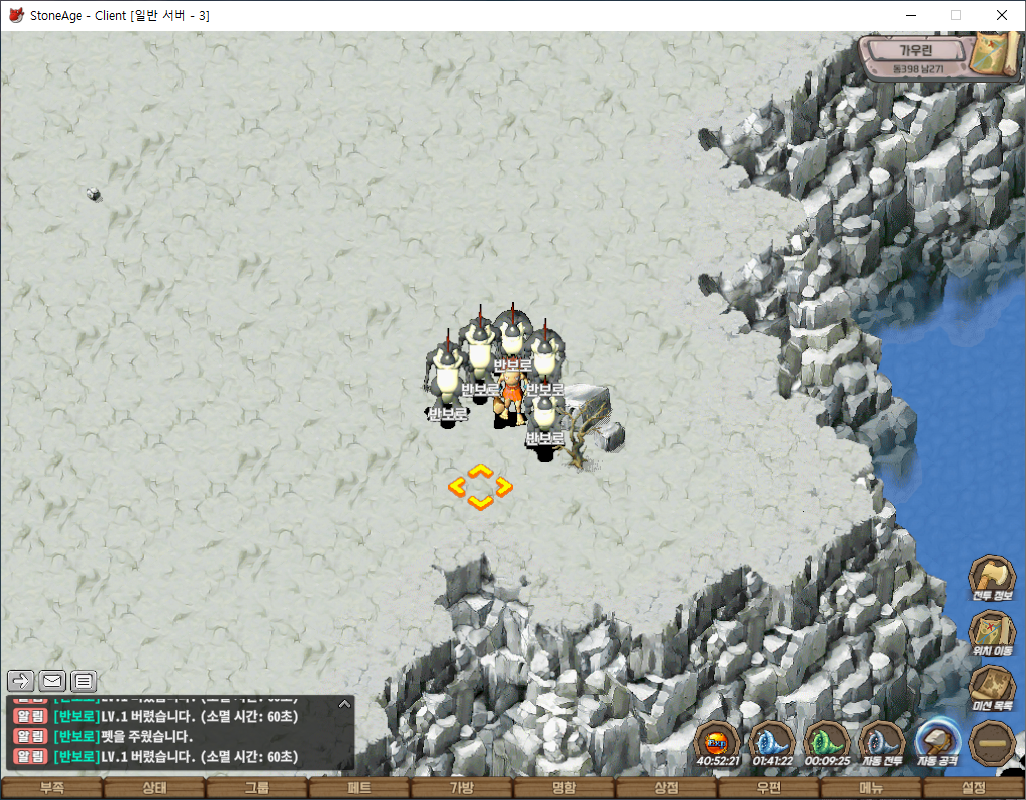The width and height of the screenshot is (1026, 800).
Task: Open the 상태 (status) menu
Action: [154, 788]
